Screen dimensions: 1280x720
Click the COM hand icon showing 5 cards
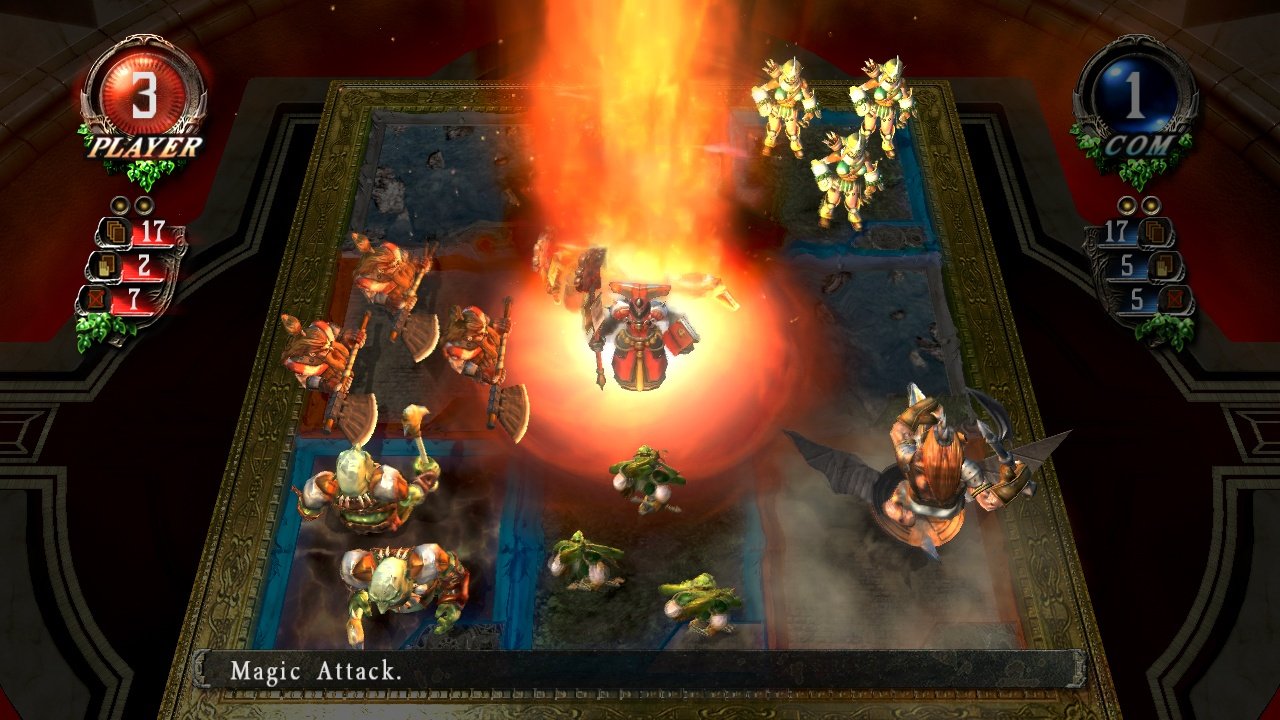[x=1165, y=265]
